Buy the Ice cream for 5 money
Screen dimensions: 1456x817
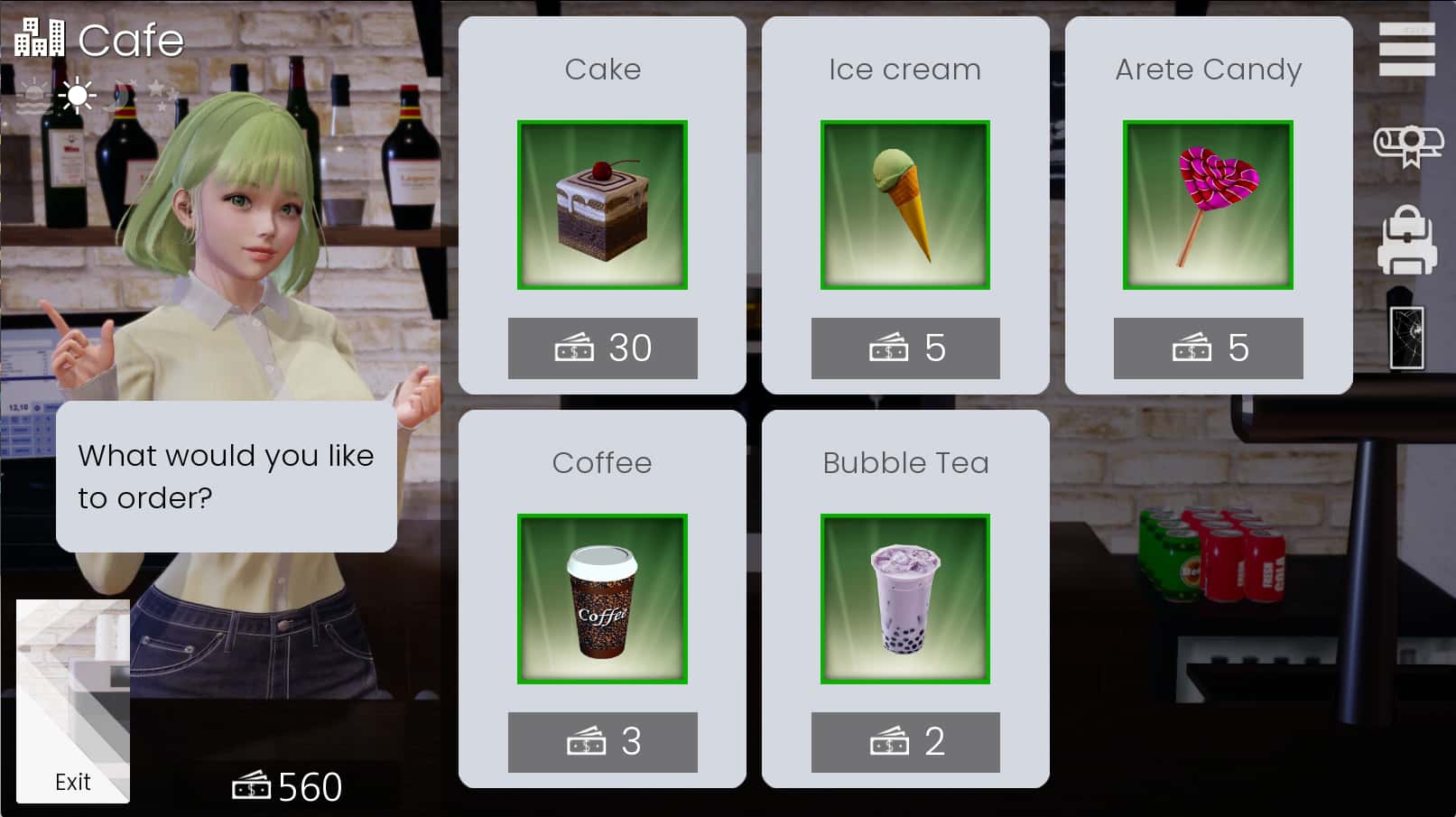tap(905, 347)
